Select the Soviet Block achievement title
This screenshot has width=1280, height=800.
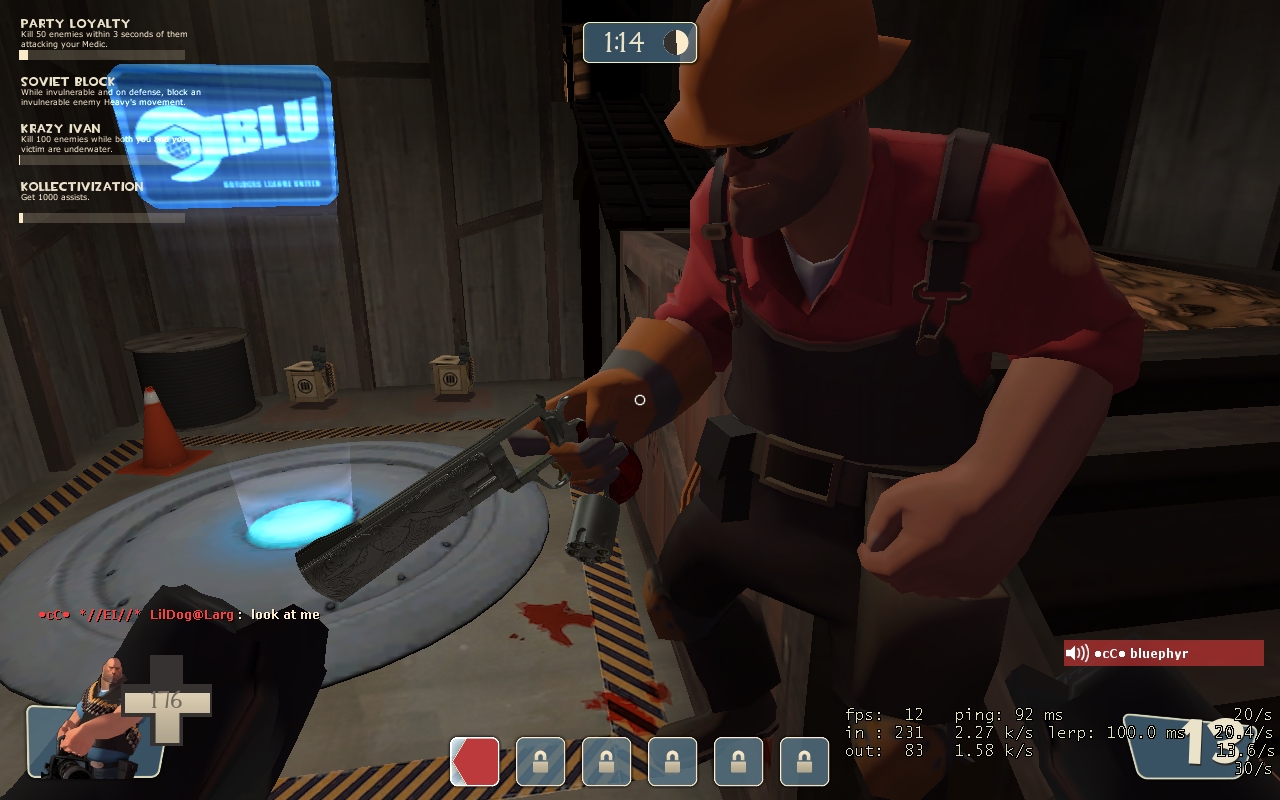[x=65, y=81]
